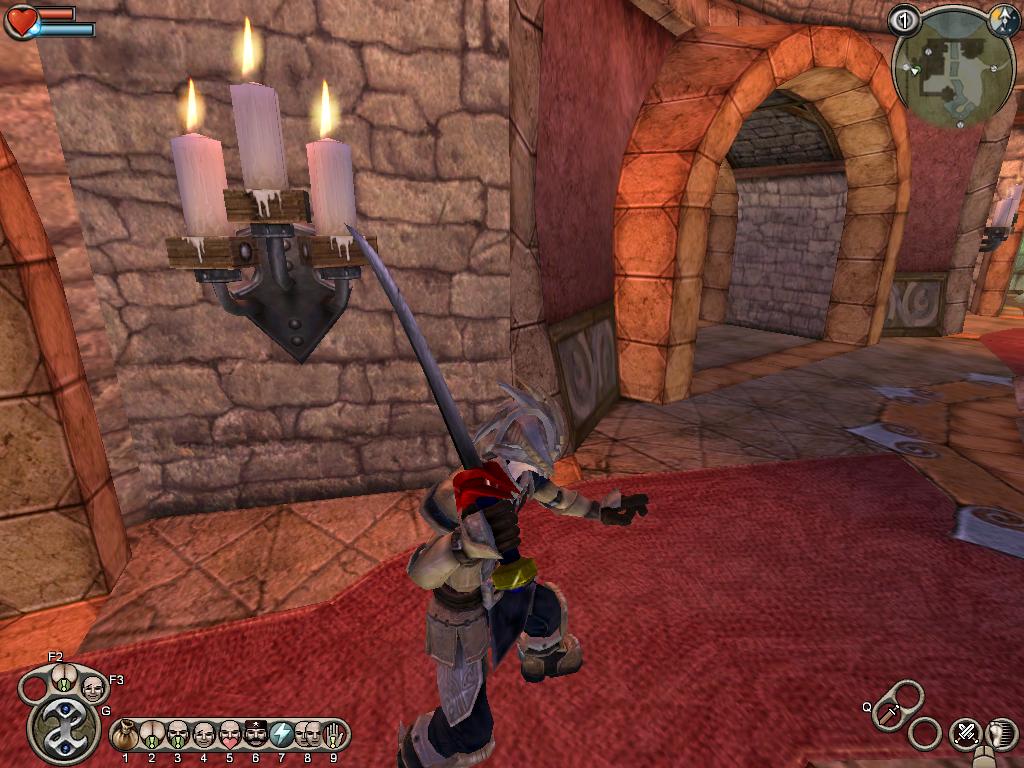
Task: Click the compass arrow beside minimap
Action: [x=1003, y=18]
